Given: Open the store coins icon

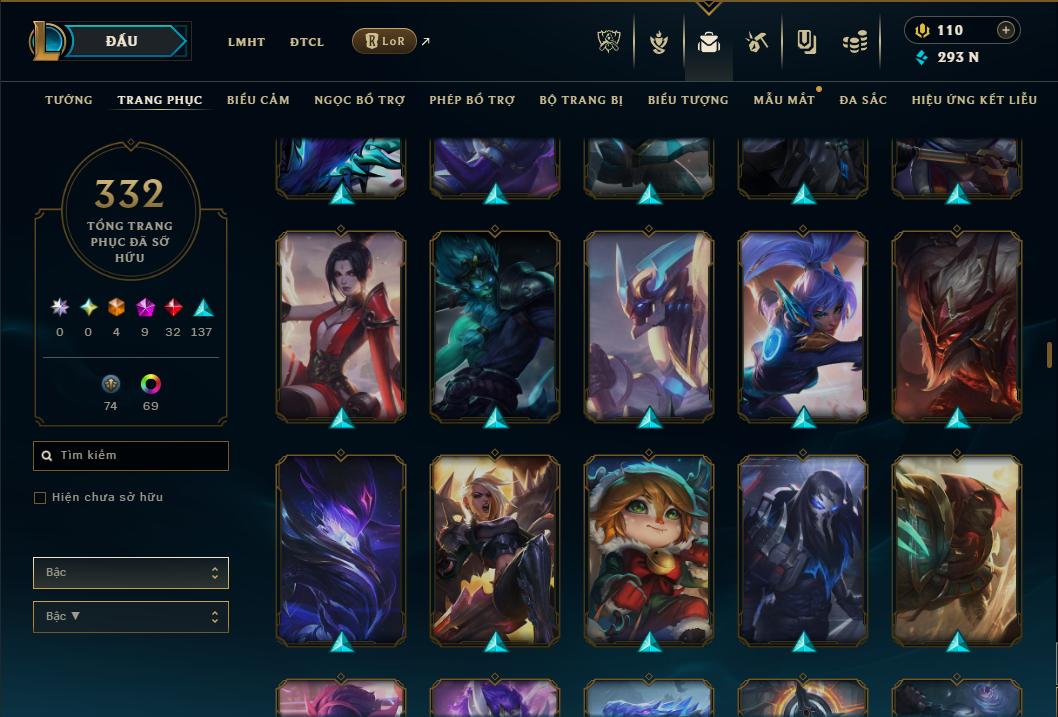Looking at the screenshot, I should pyautogui.click(x=854, y=42).
